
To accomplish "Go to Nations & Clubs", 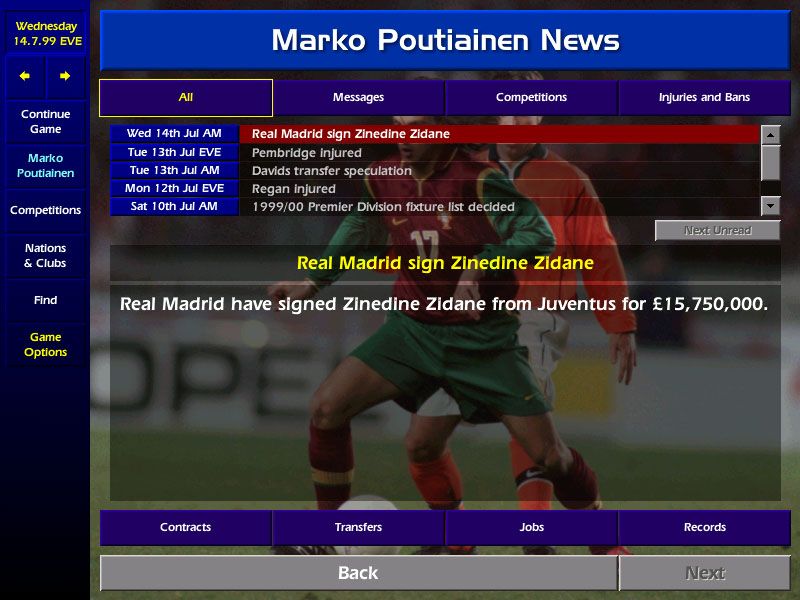I will (x=45, y=256).
